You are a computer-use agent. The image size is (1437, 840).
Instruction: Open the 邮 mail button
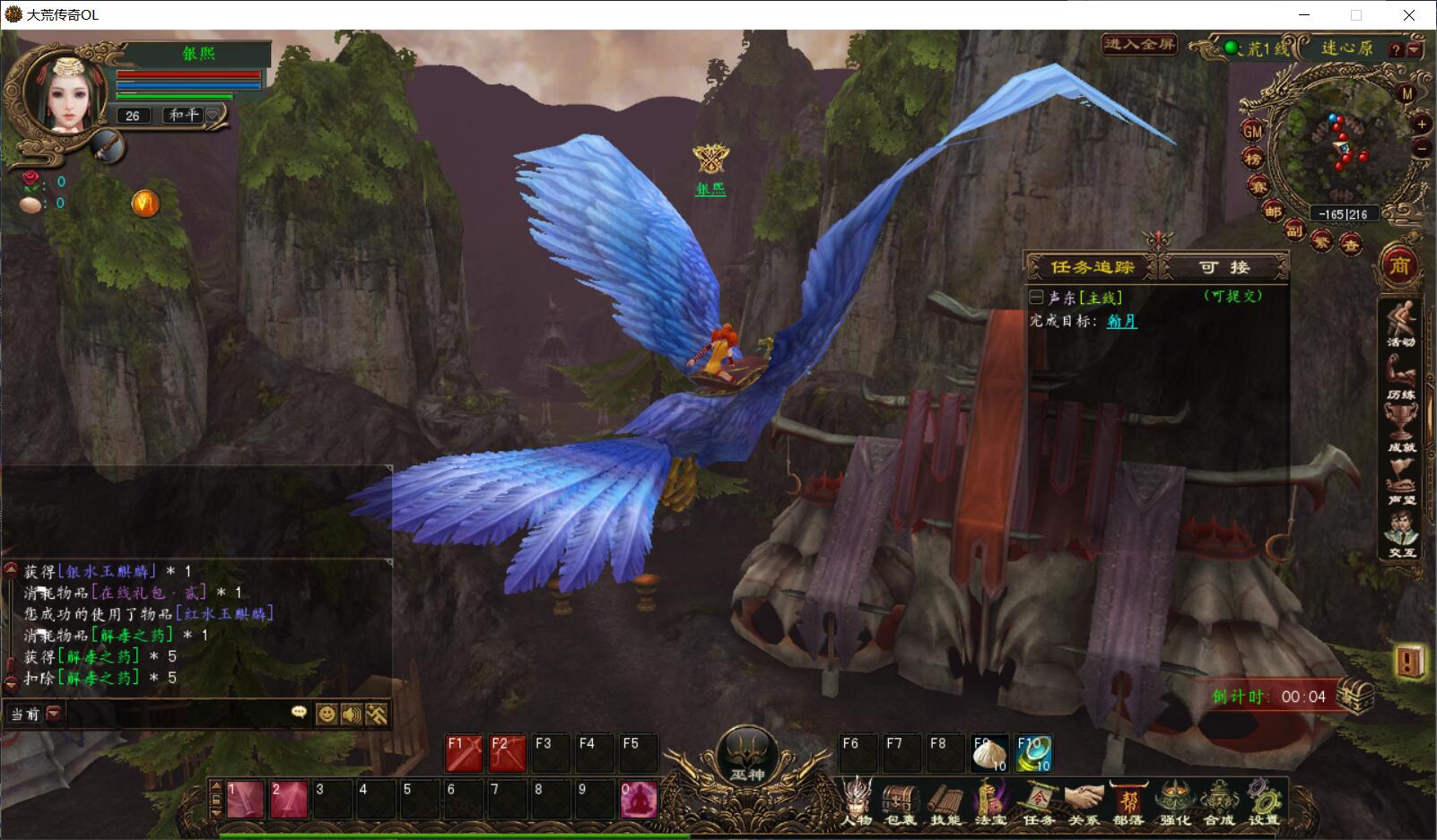[1273, 212]
